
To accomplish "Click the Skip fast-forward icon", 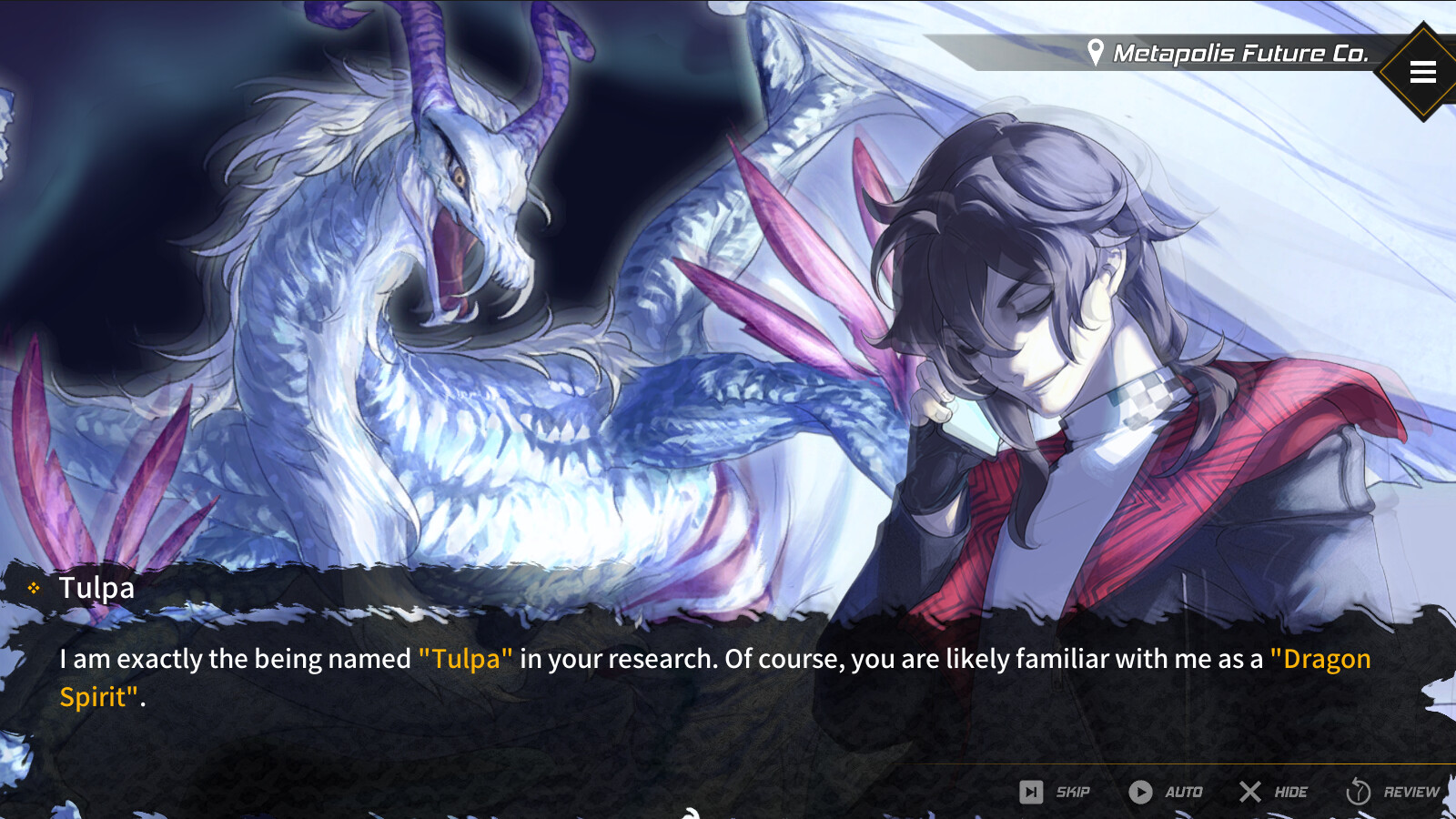I will (x=1033, y=792).
